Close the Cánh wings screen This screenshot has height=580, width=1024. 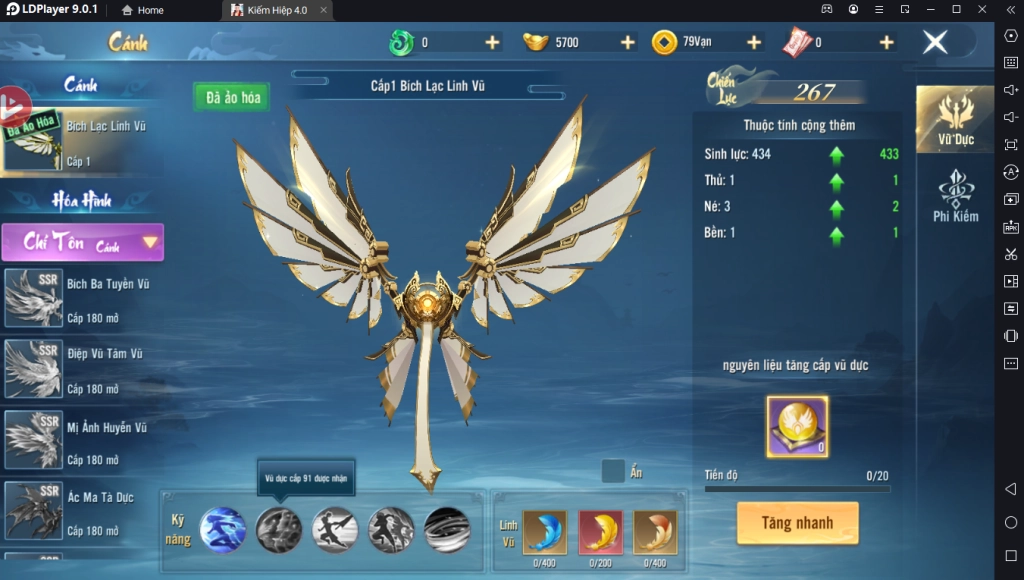click(935, 42)
